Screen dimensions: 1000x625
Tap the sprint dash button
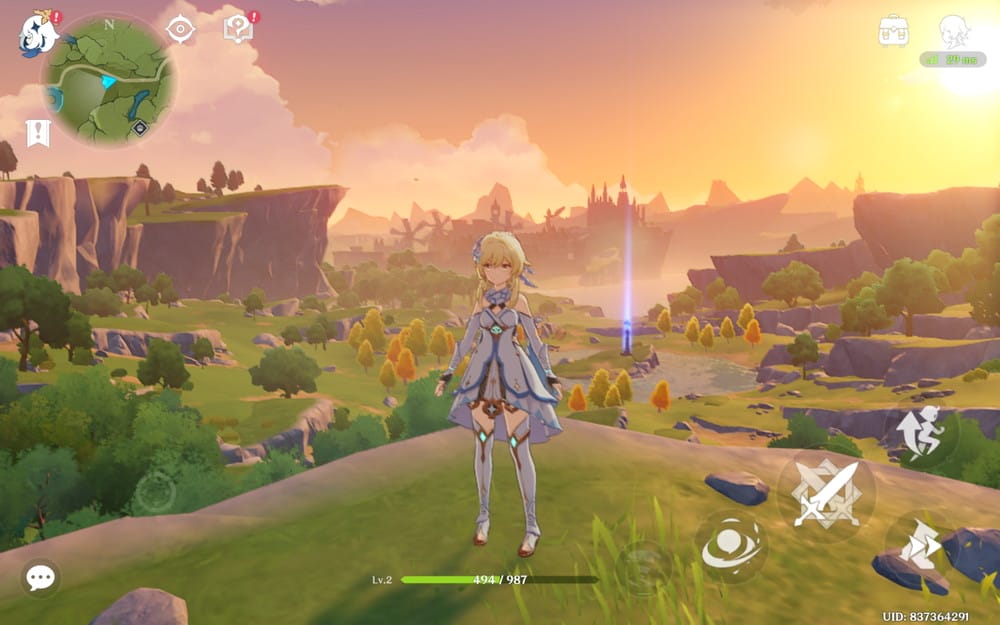(920, 546)
